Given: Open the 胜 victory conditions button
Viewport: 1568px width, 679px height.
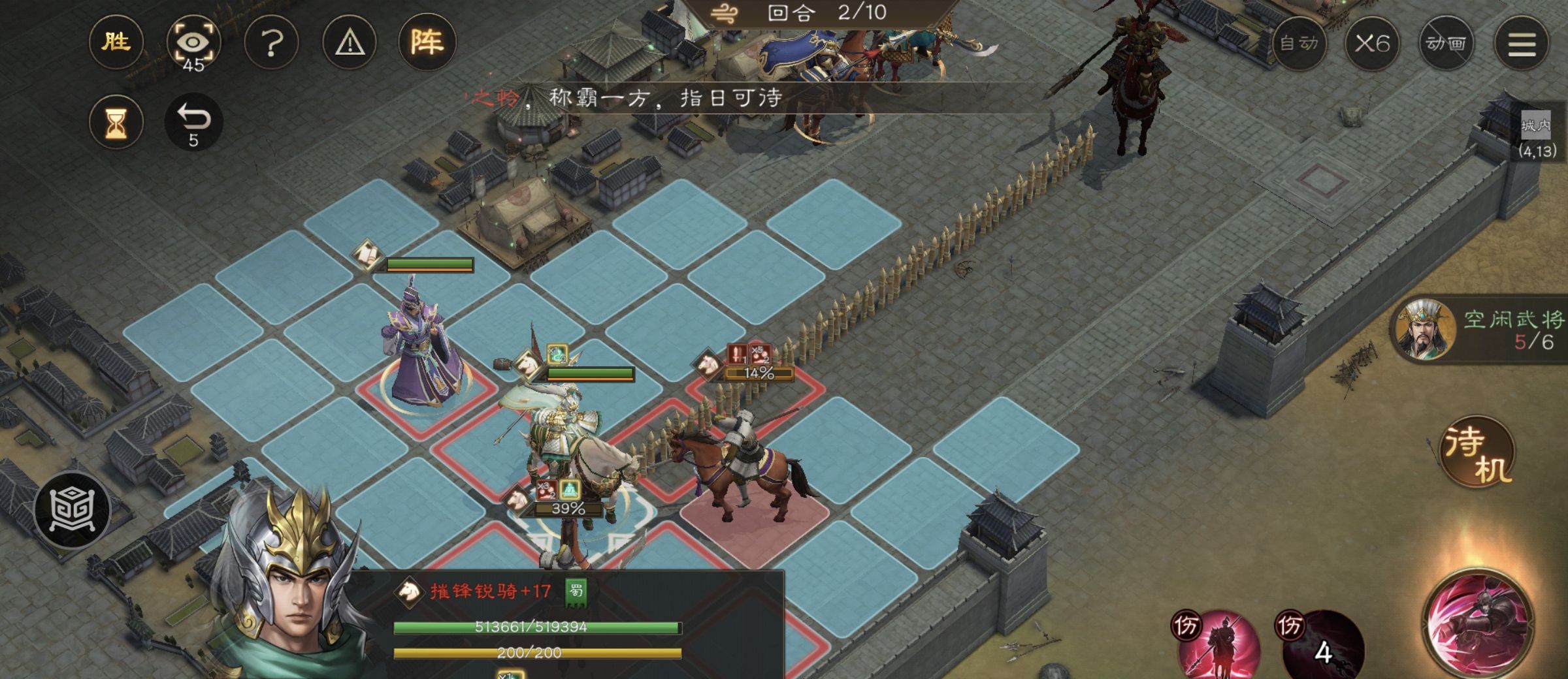Looking at the screenshot, I should pos(116,43).
